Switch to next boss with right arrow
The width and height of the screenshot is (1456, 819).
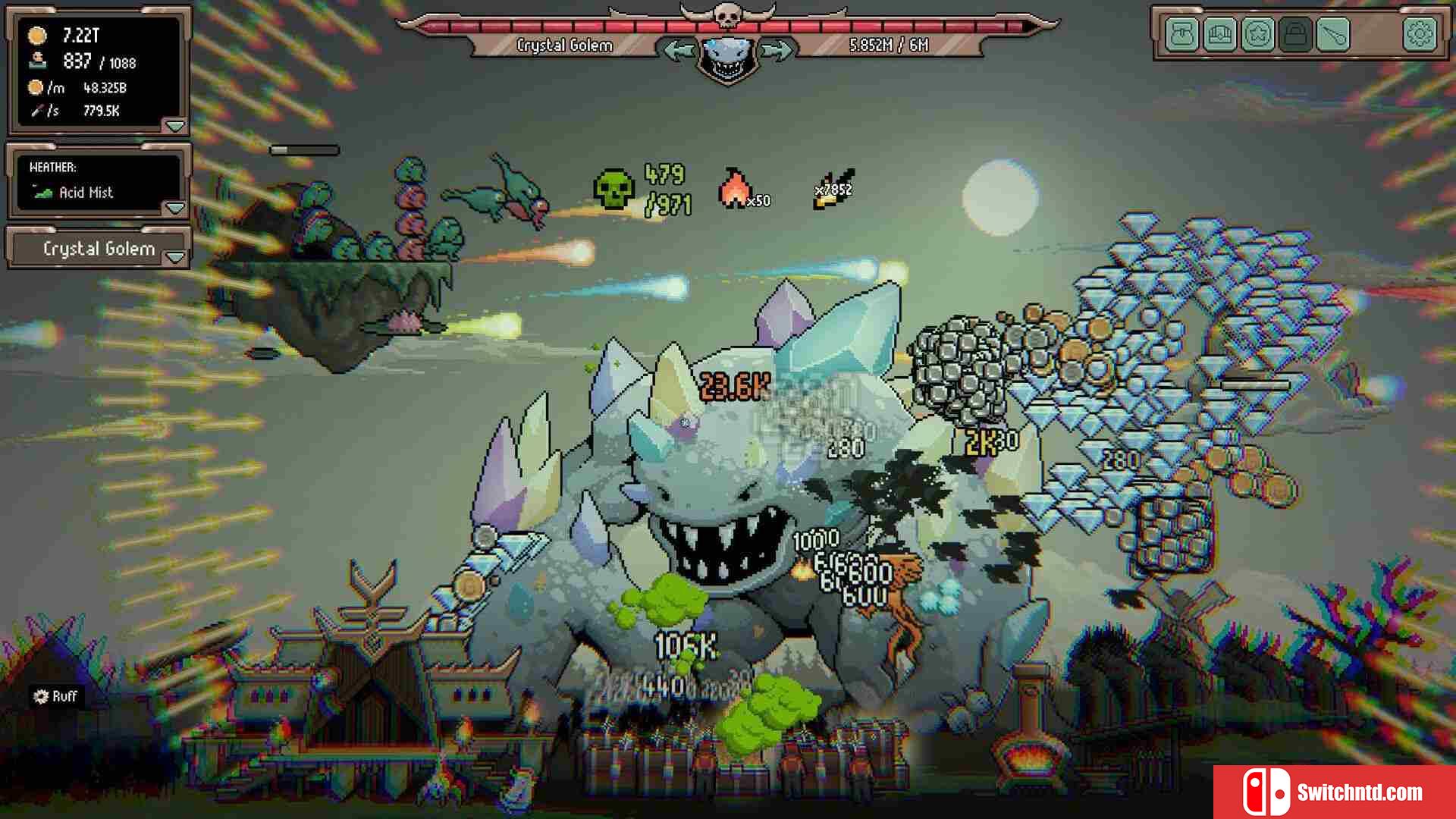point(775,51)
